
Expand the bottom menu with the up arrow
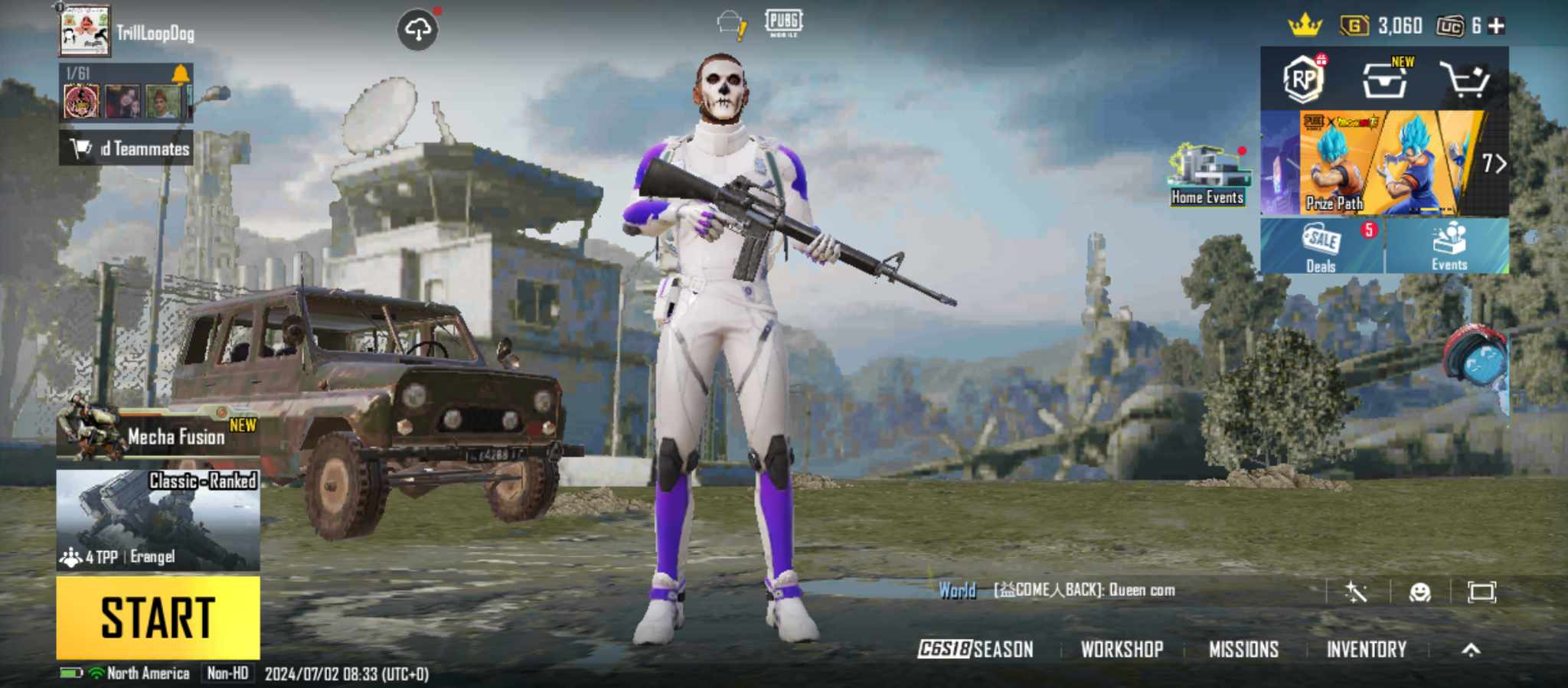click(1471, 650)
